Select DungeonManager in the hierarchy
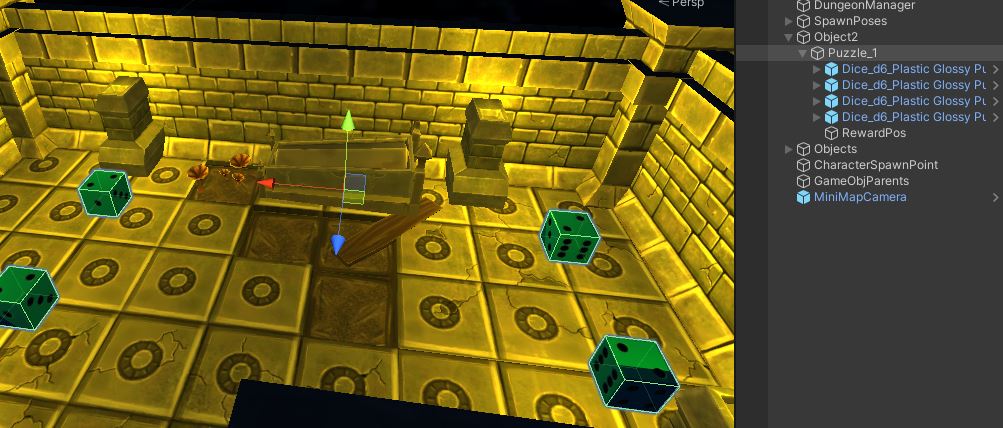The image size is (1003, 428). pyautogui.click(x=863, y=5)
